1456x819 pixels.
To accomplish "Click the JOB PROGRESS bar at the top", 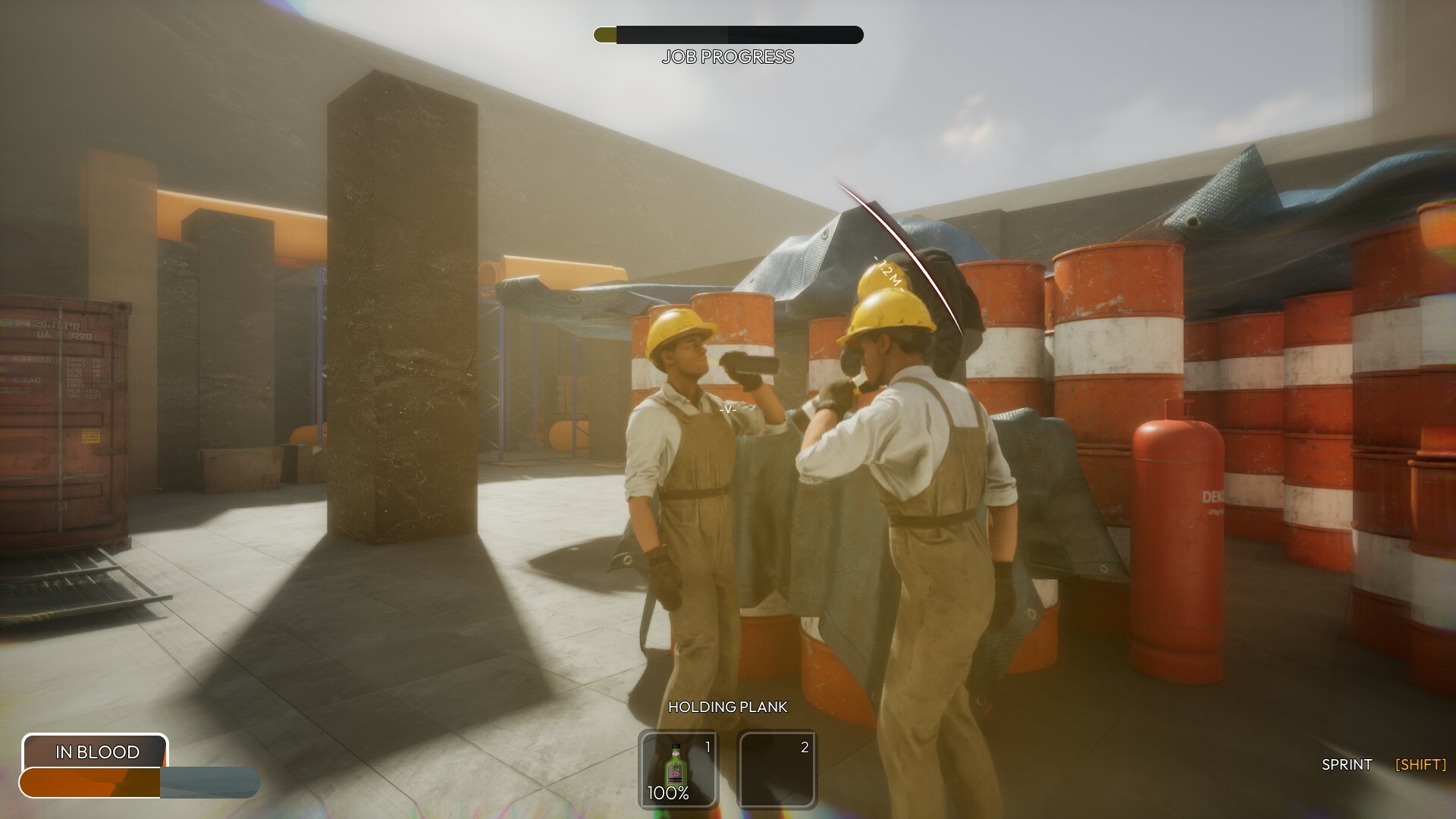I will 726,33.
